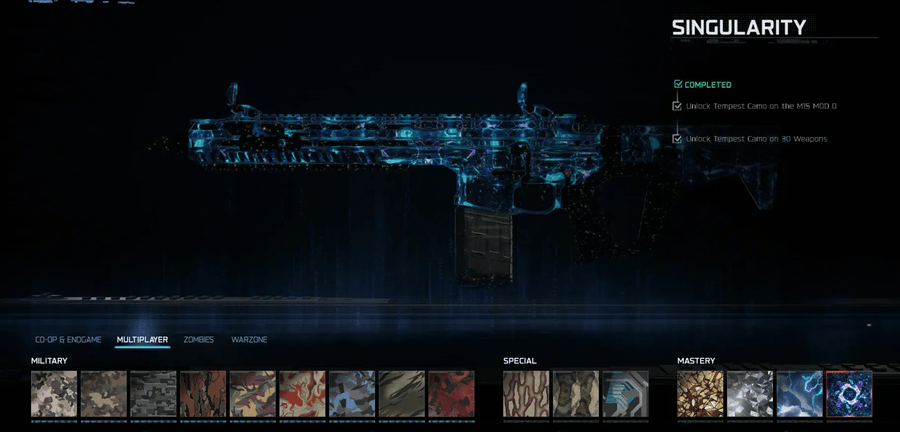Pick the blue lightning Tempest camo

click(799, 394)
